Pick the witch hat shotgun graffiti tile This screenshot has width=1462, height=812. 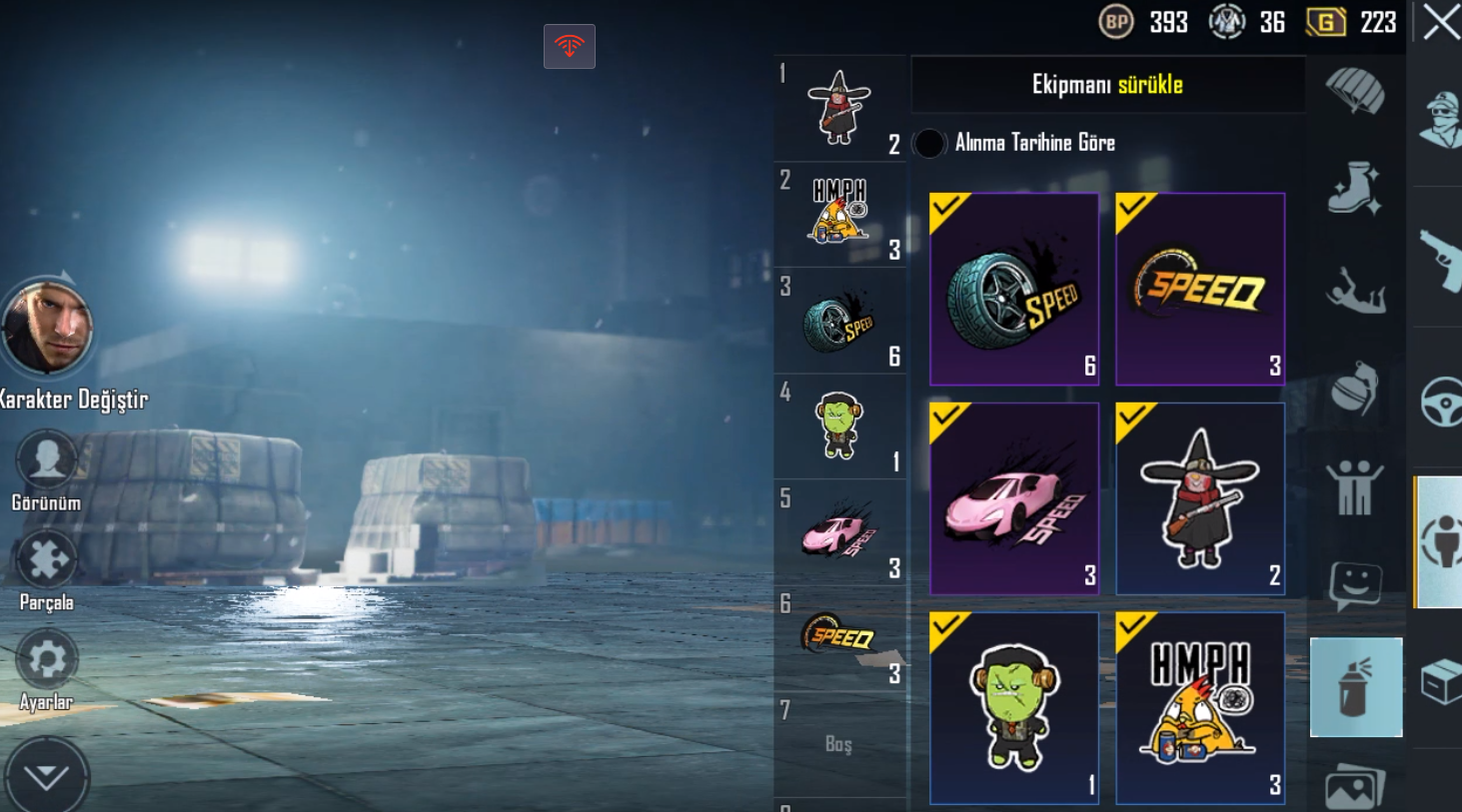(x=1199, y=499)
